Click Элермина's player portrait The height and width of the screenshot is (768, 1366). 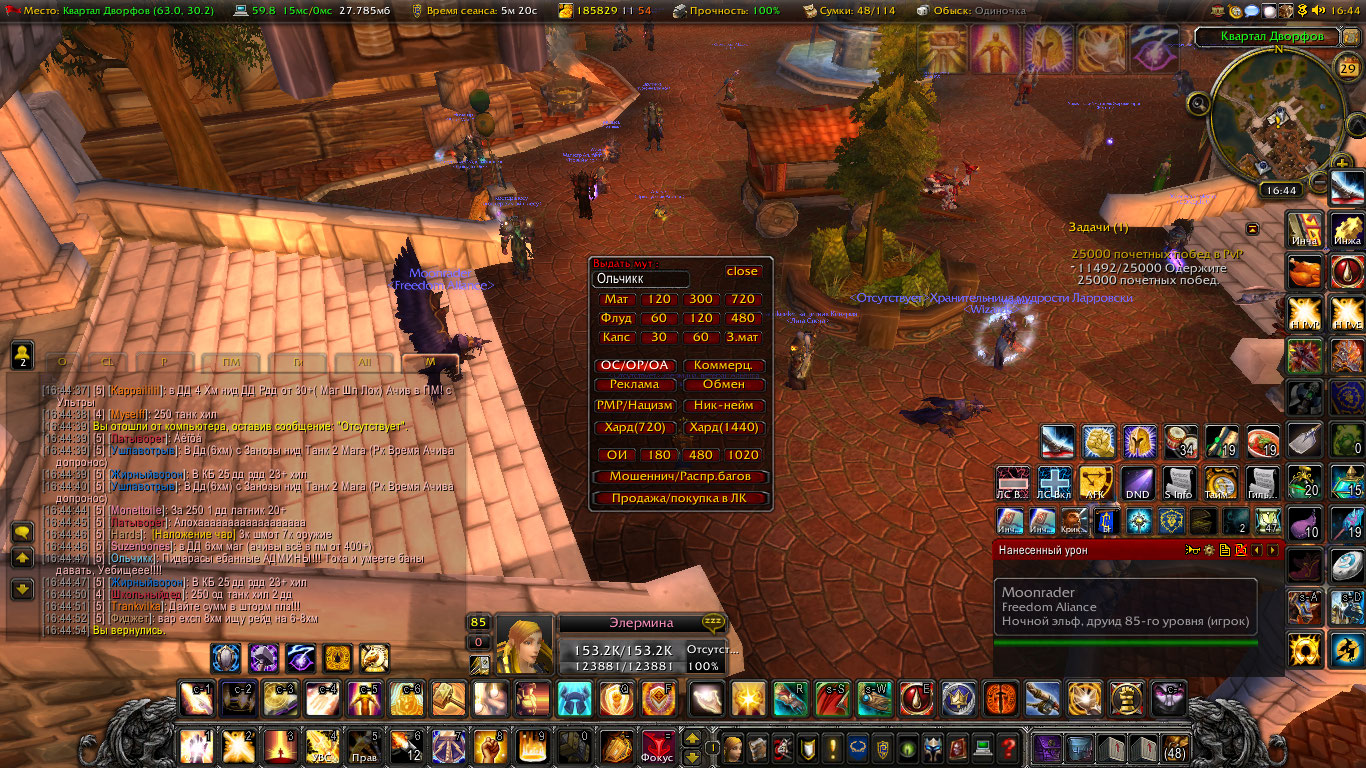point(525,644)
